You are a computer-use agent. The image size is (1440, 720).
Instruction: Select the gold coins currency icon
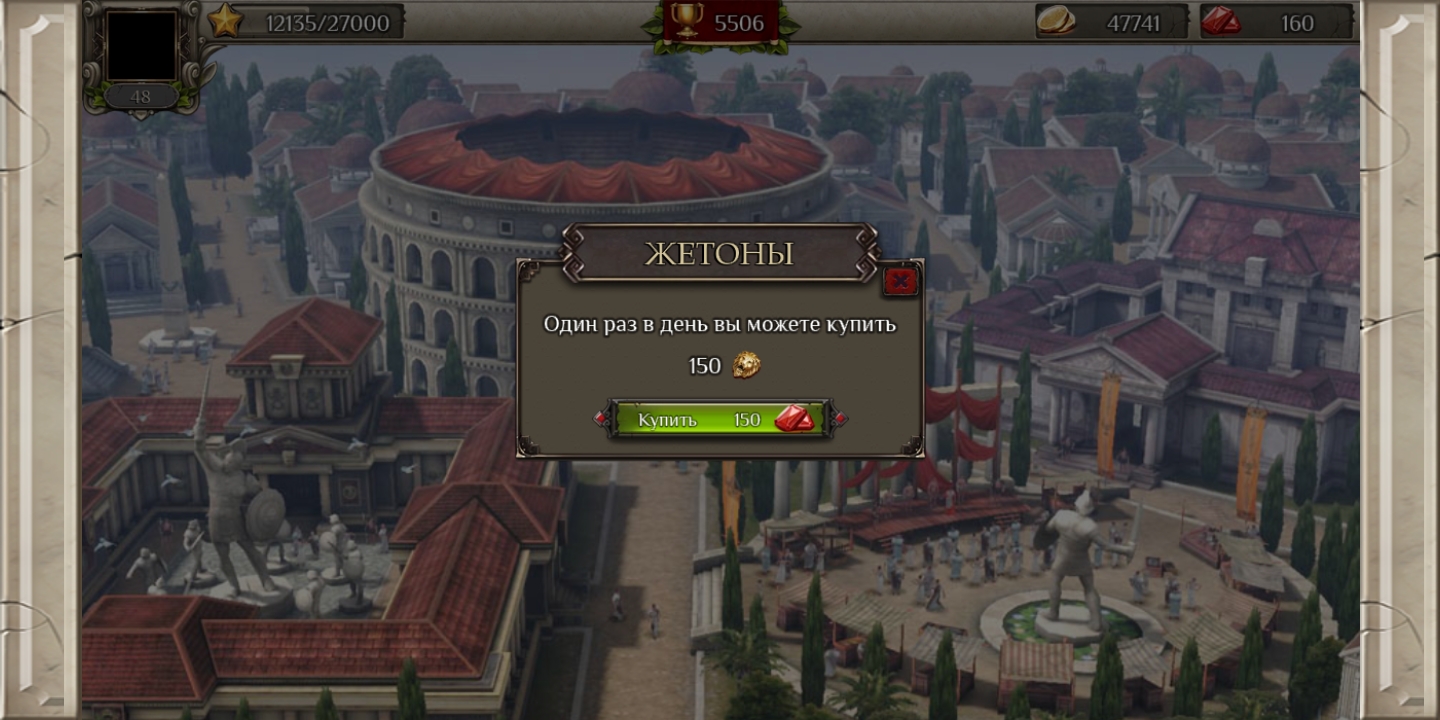pyautogui.click(x=1056, y=21)
